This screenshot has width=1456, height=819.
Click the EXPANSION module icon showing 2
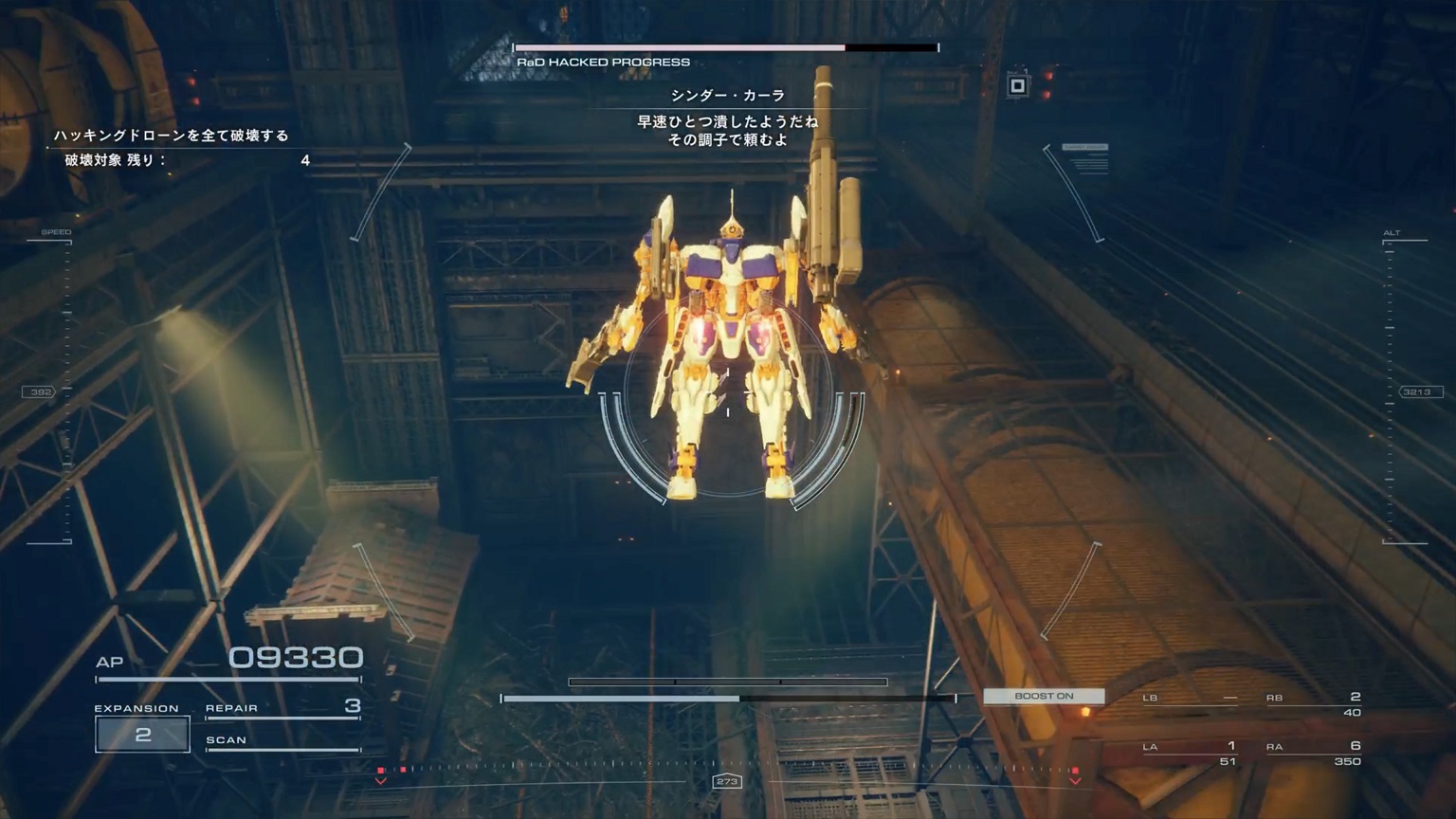(x=143, y=732)
